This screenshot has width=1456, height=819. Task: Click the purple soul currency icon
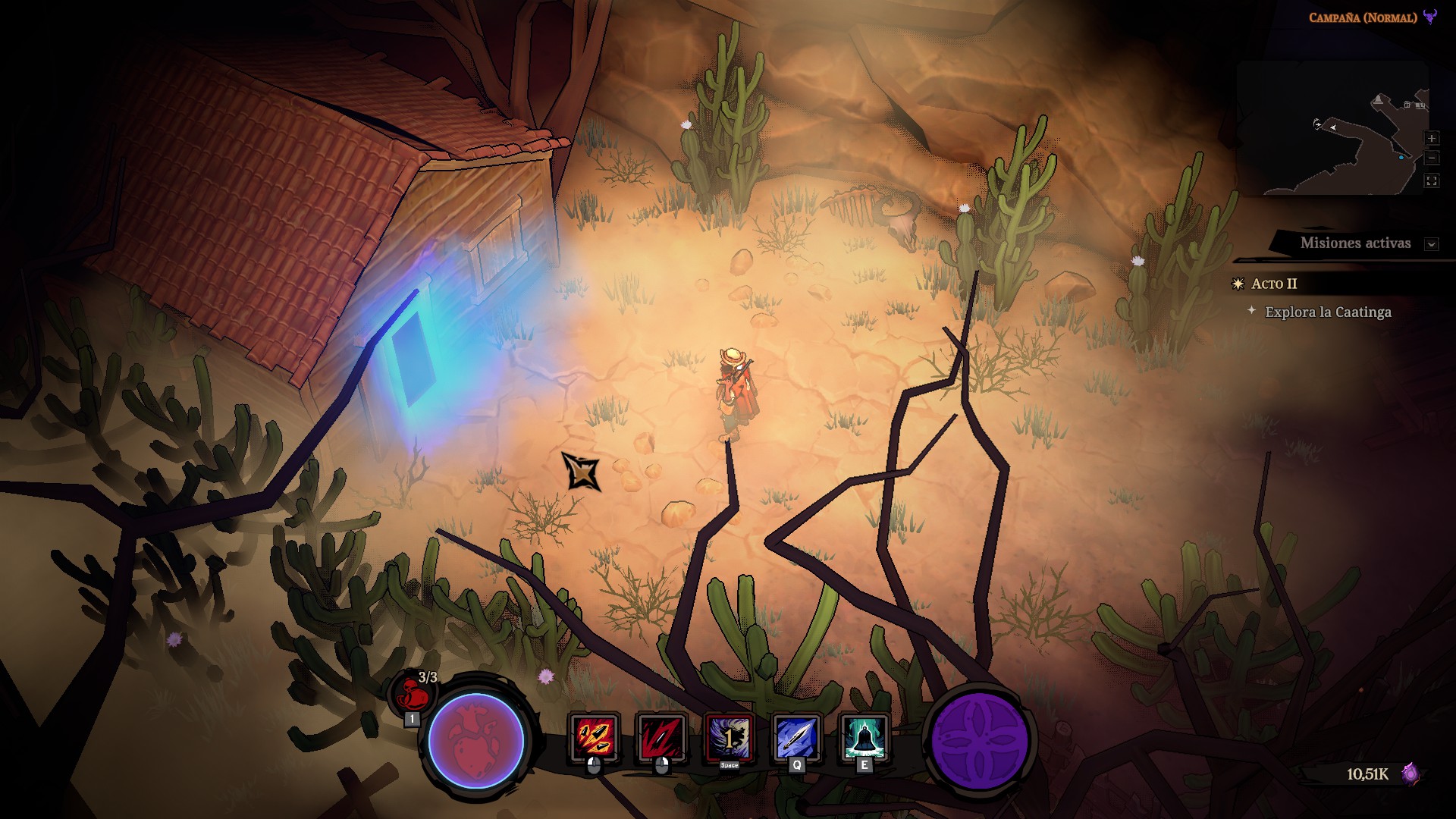(1410, 773)
